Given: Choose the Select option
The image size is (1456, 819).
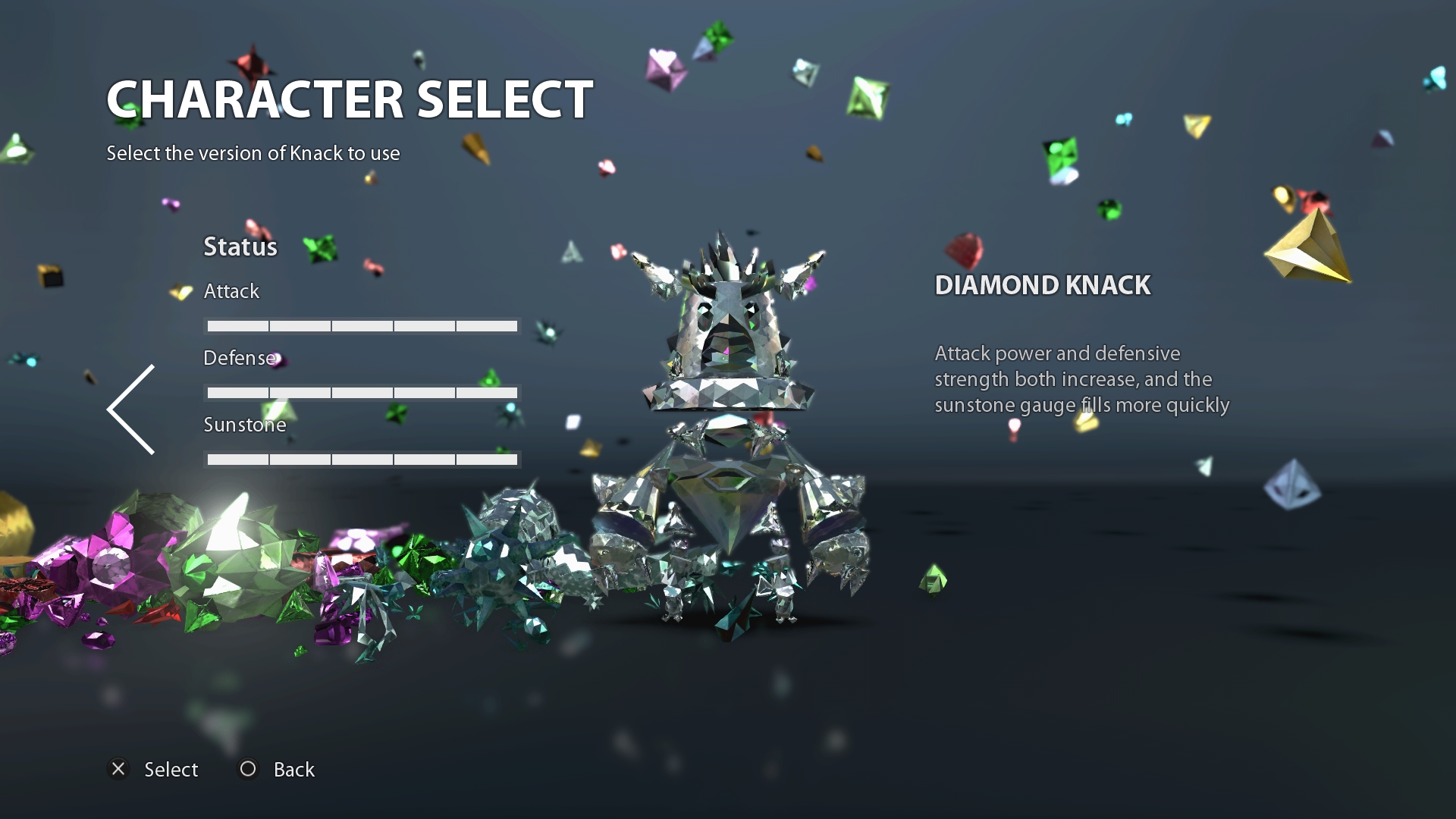Looking at the screenshot, I should pos(154,770).
